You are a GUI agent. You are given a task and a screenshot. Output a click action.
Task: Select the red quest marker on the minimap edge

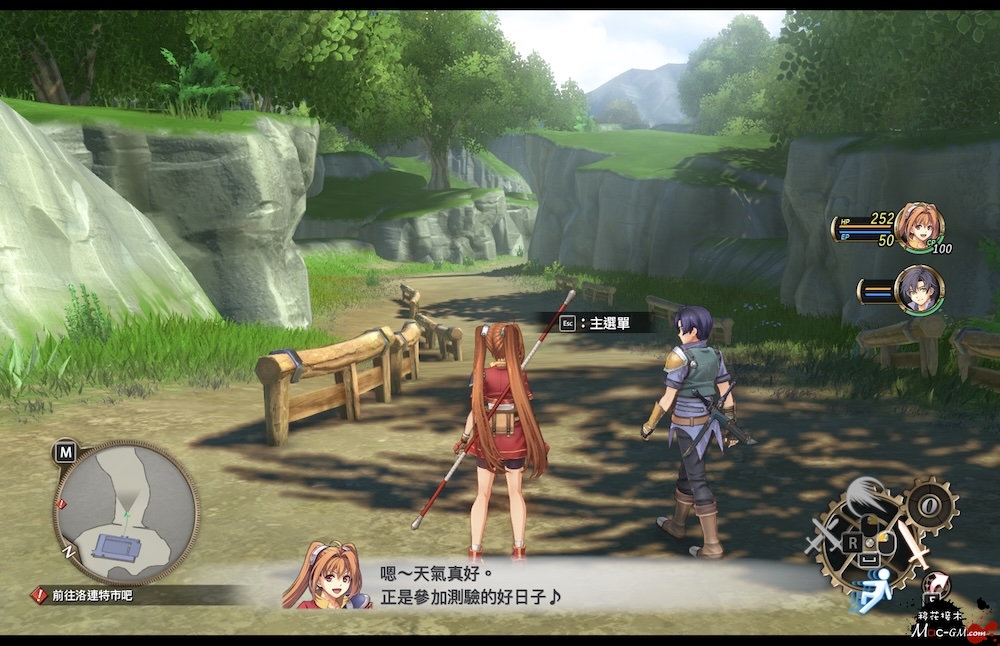62,500
